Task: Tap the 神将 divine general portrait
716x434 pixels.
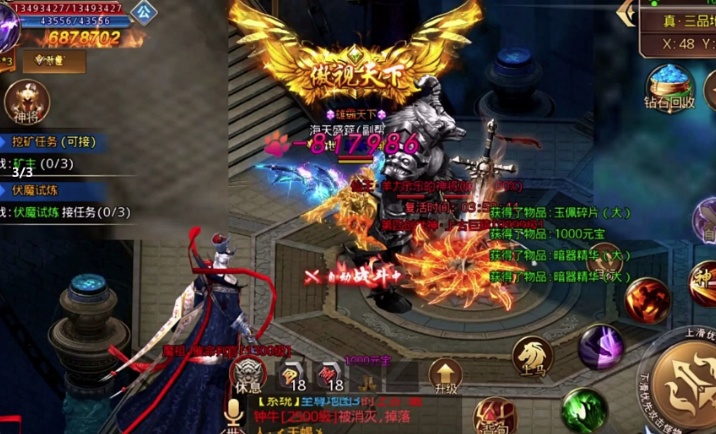Action: coord(26,101)
